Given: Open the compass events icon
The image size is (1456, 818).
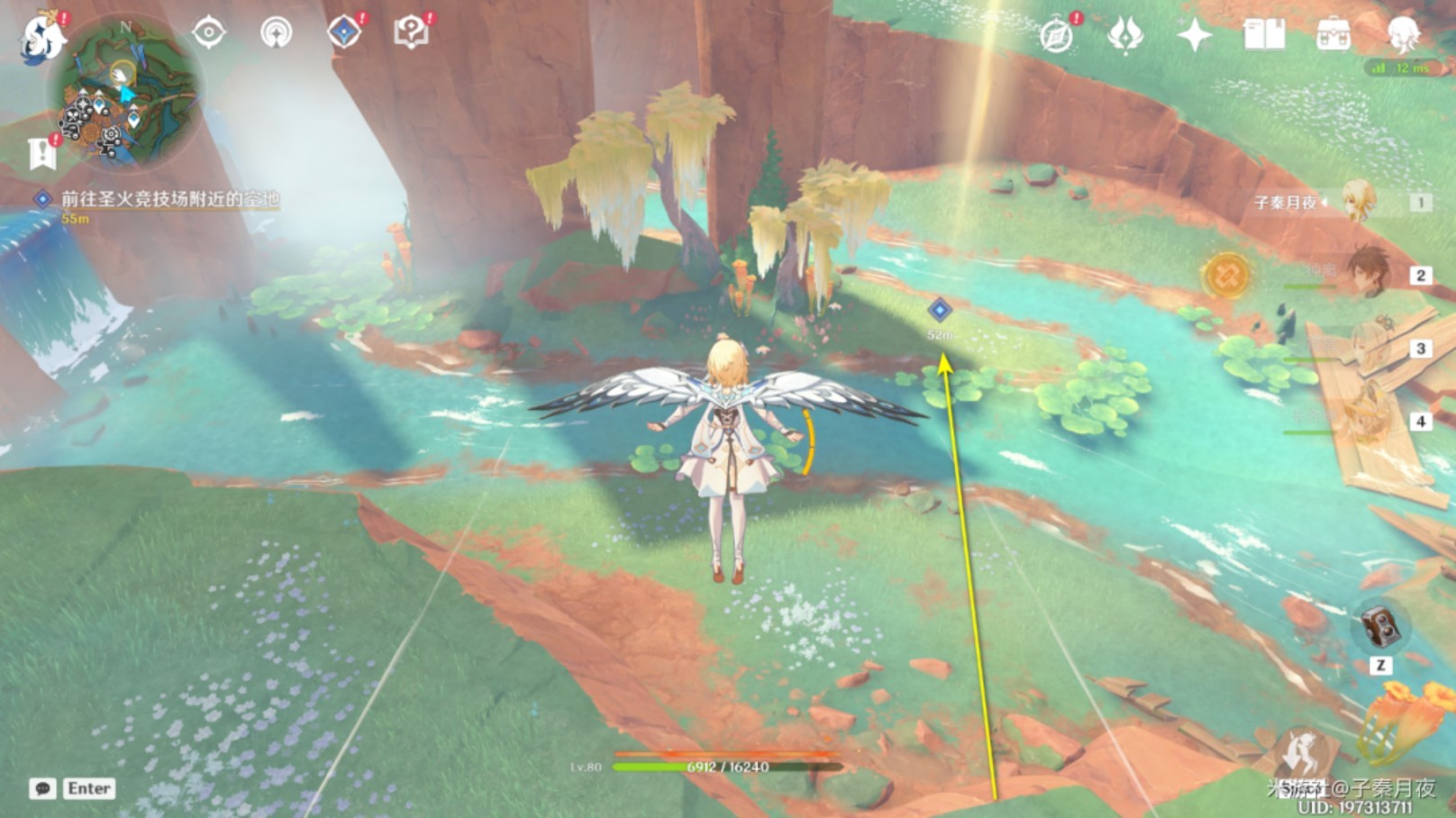Looking at the screenshot, I should [x=1056, y=36].
